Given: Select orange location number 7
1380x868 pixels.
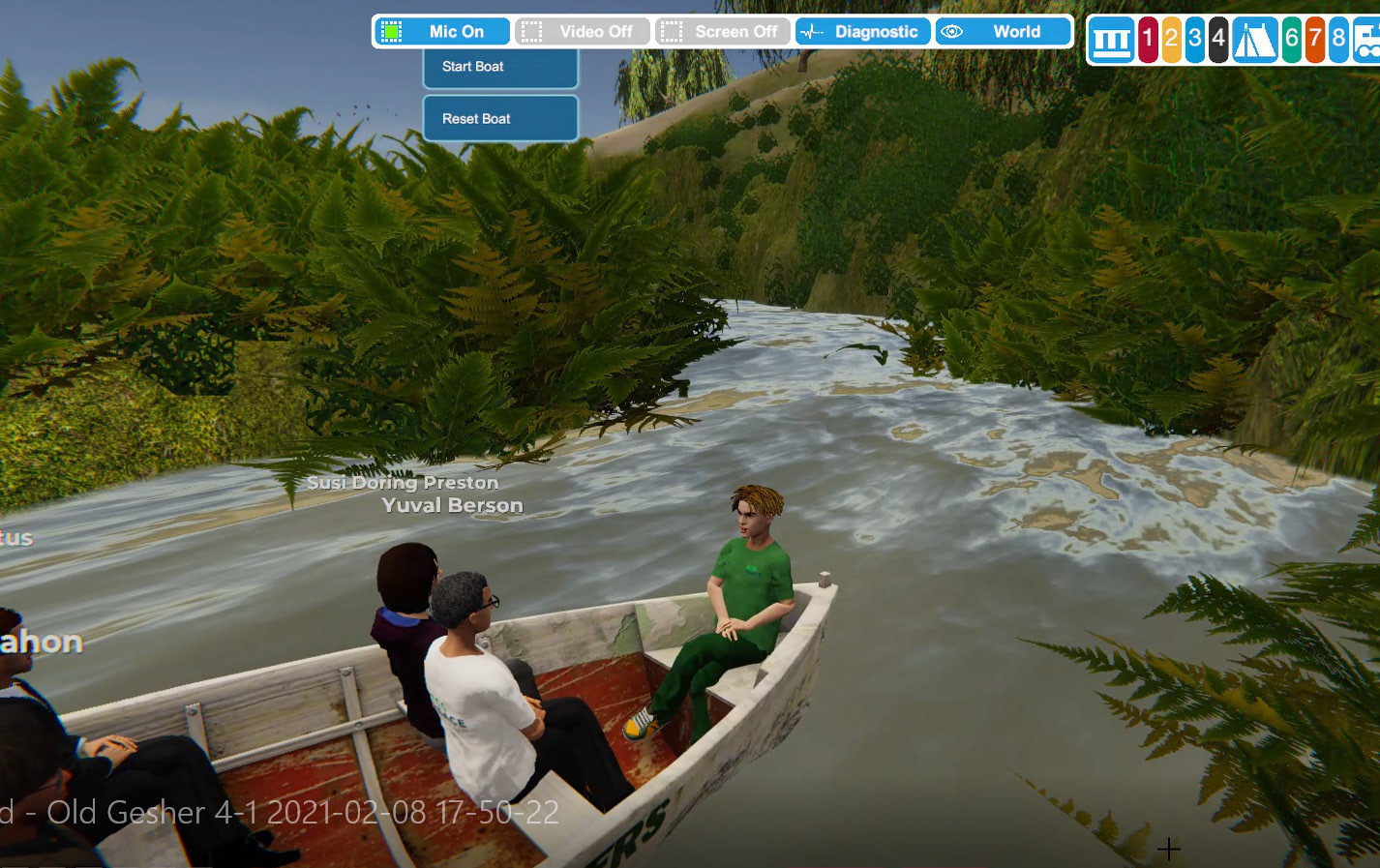Looking at the screenshot, I should pos(1314,41).
